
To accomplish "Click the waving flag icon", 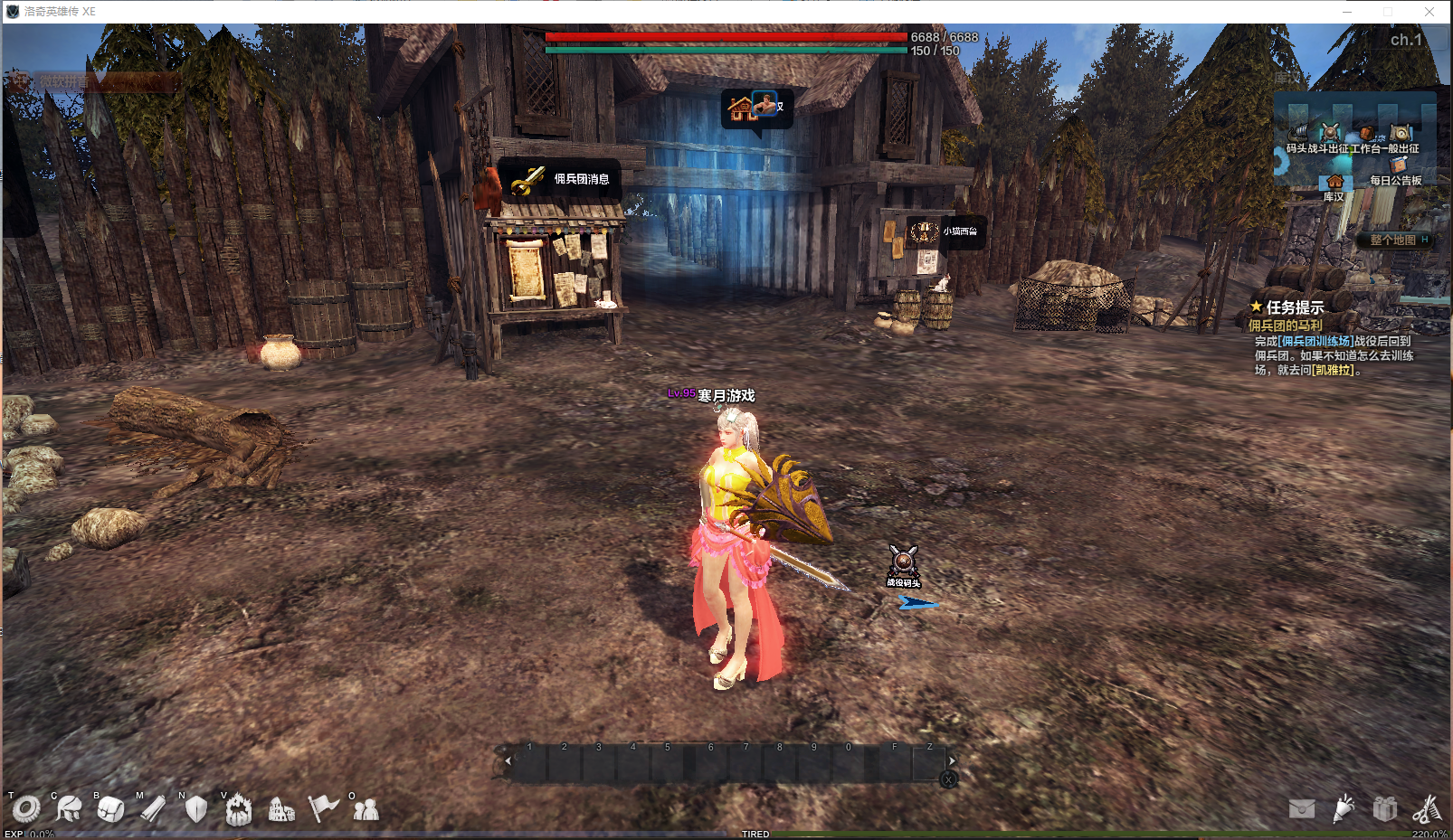I will (x=323, y=807).
